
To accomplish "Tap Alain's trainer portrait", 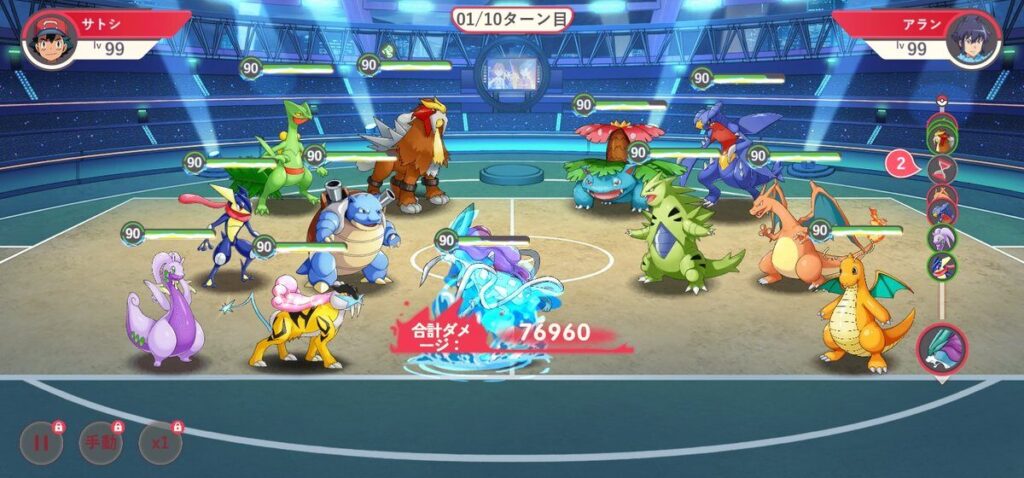I will point(972,39).
